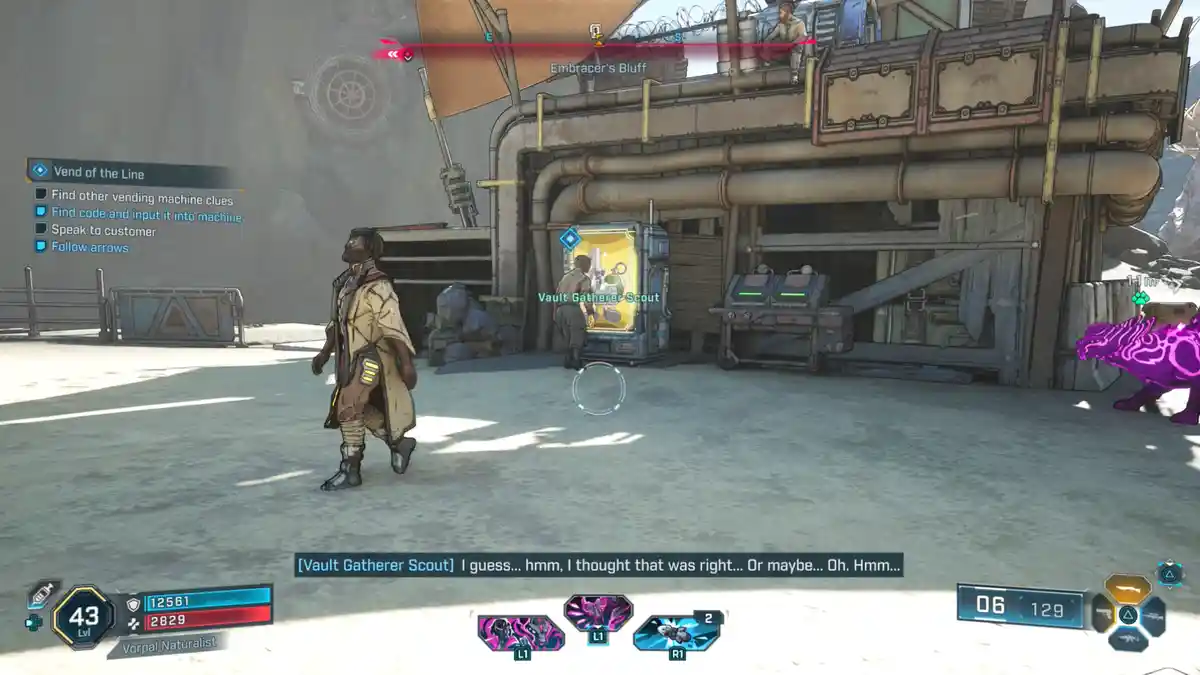1200x675 pixels.
Task: Use the repkit syringe icon
Action: [x=43, y=595]
